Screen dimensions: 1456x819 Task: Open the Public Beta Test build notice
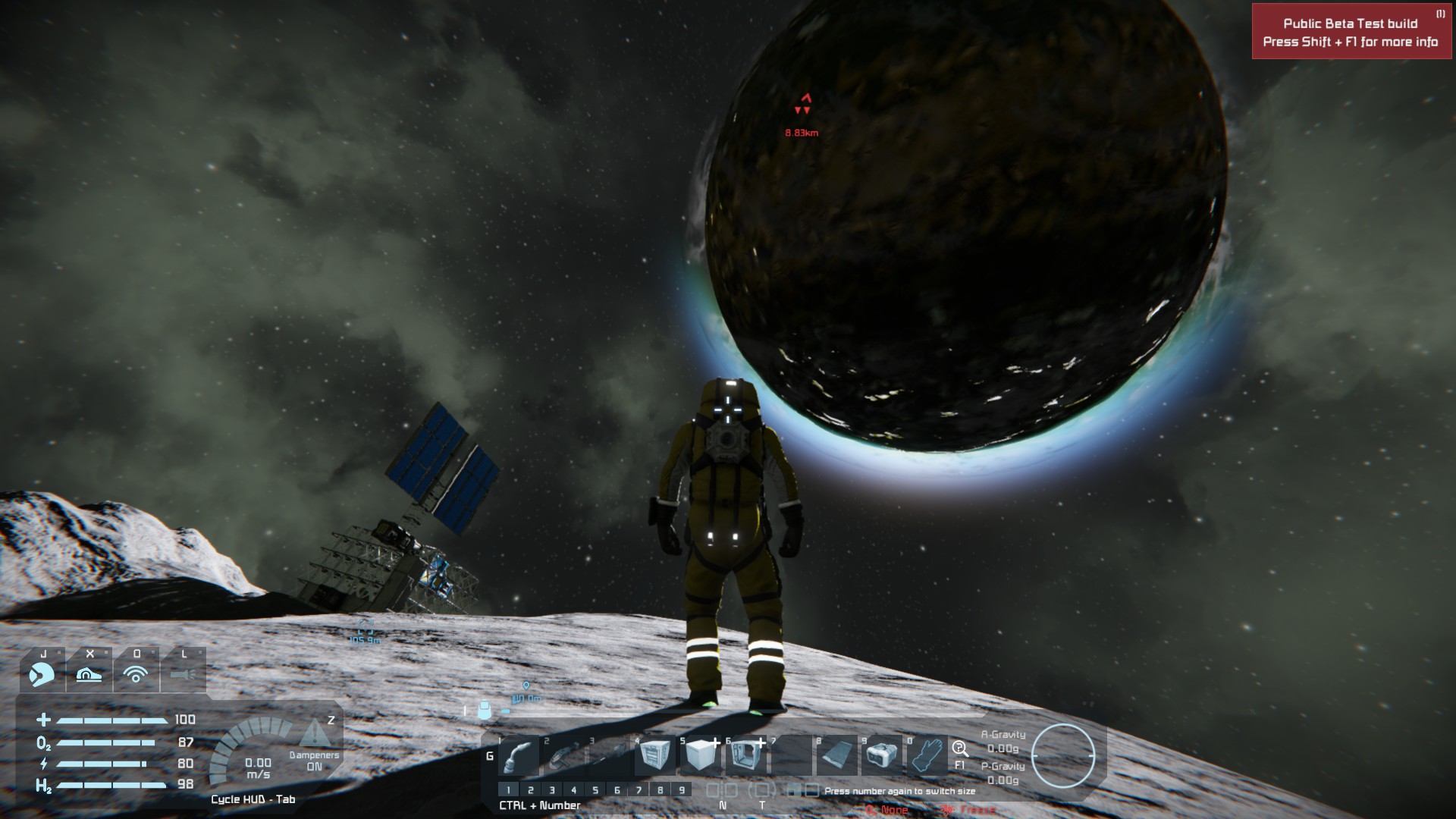[x=1351, y=32]
